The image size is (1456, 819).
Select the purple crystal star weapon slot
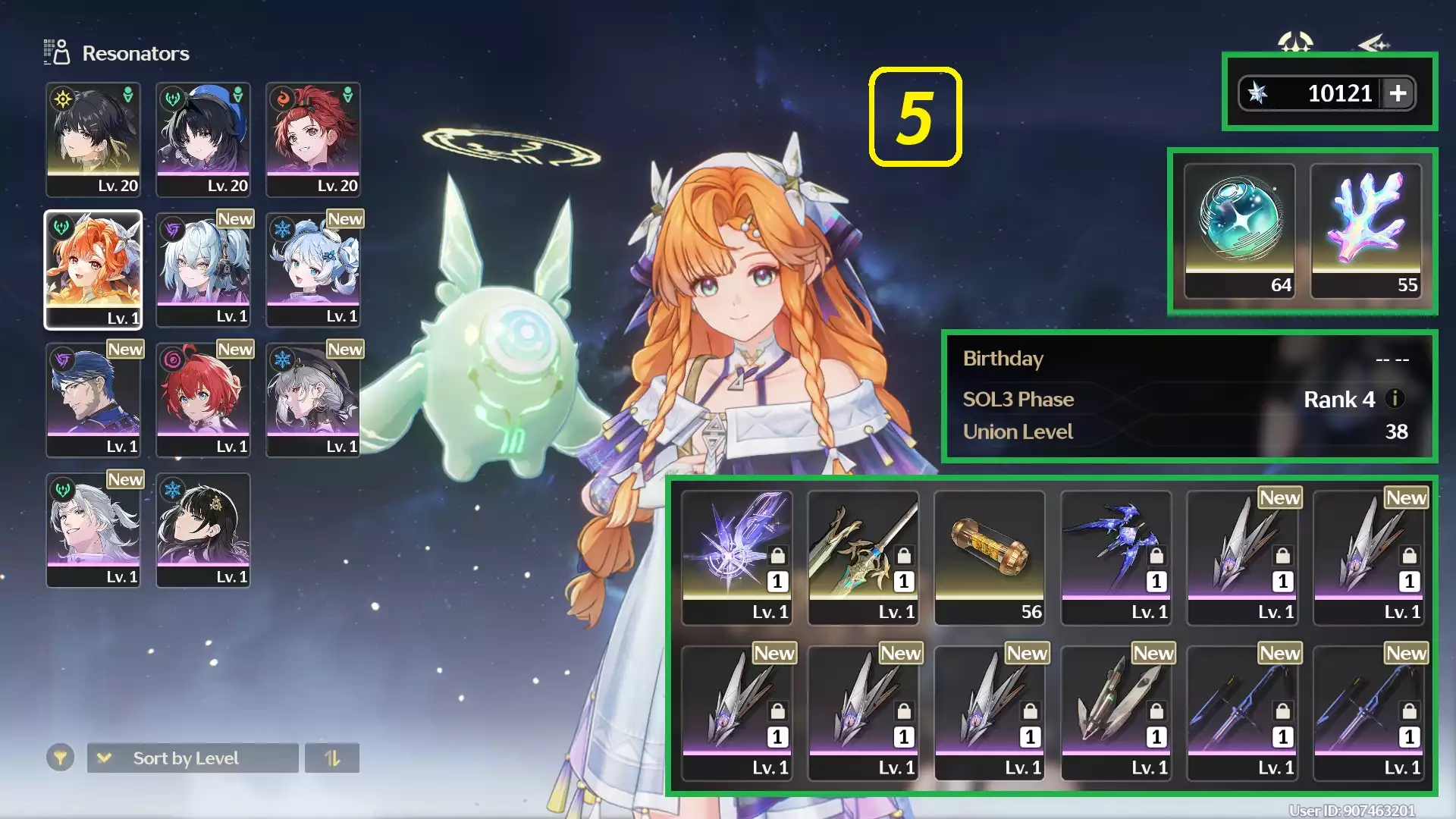tap(736, 557)
